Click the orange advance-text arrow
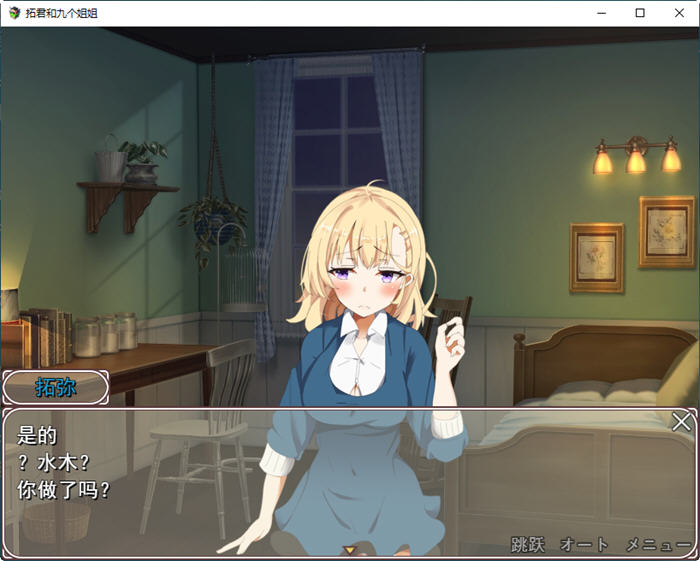Image resolution: width=700 pixels, height=561 pixels. pyautogui.click(x=349, y=549)
